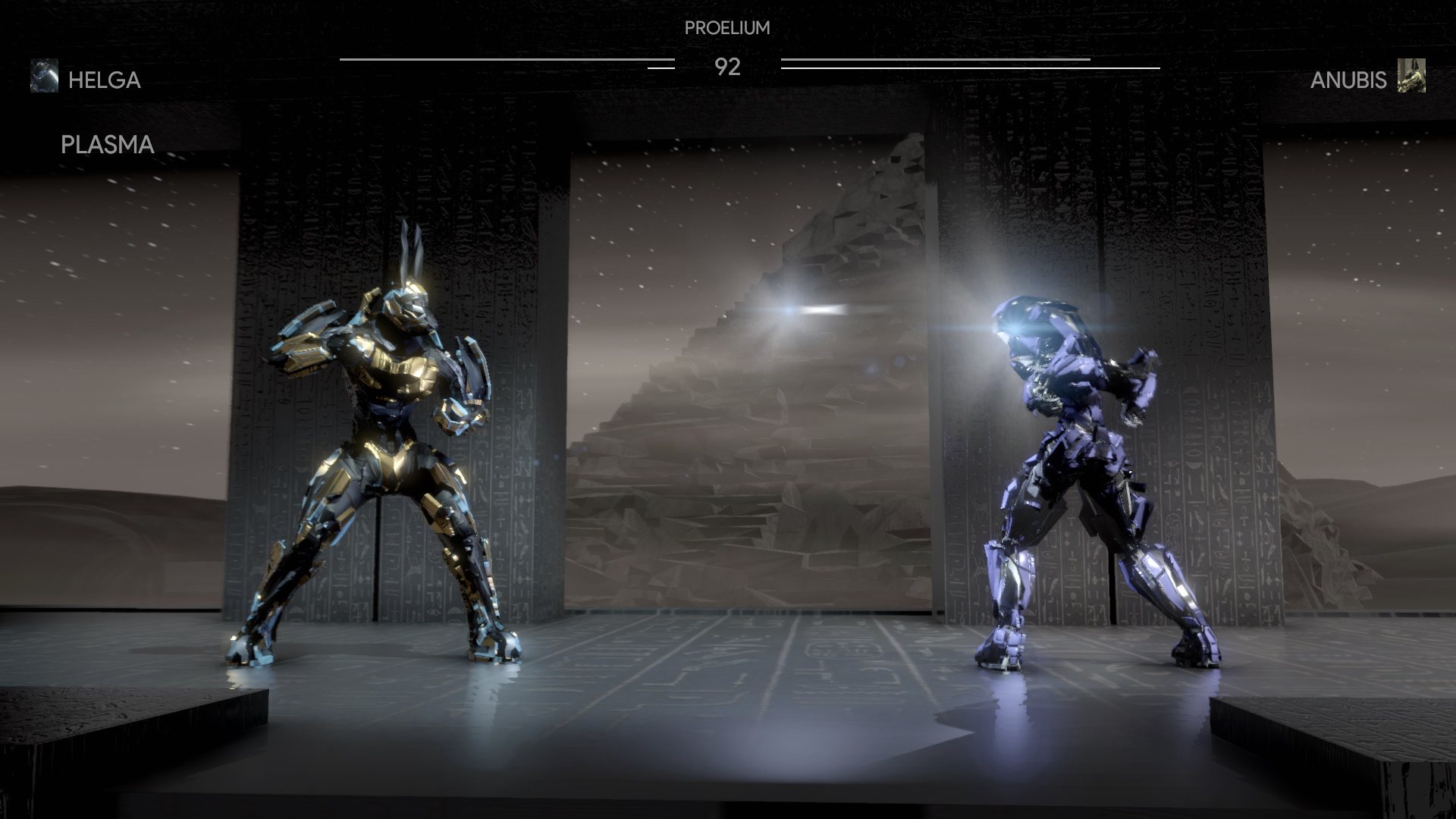Select the PLASMA label under Helga
The width and height of the screenshot is (1456, 819).
coord(107,145)
